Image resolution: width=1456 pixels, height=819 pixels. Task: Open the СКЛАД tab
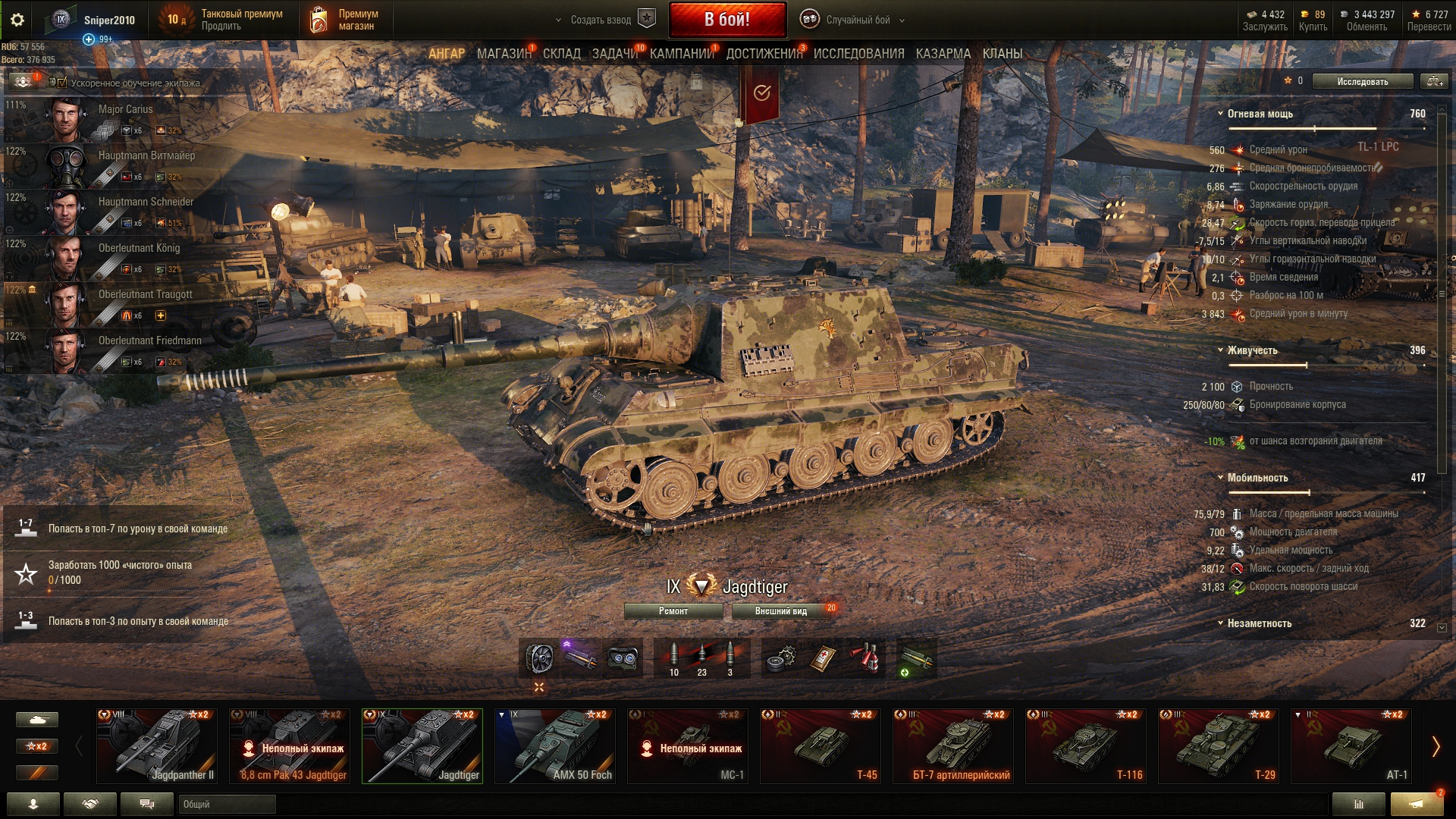561,54
